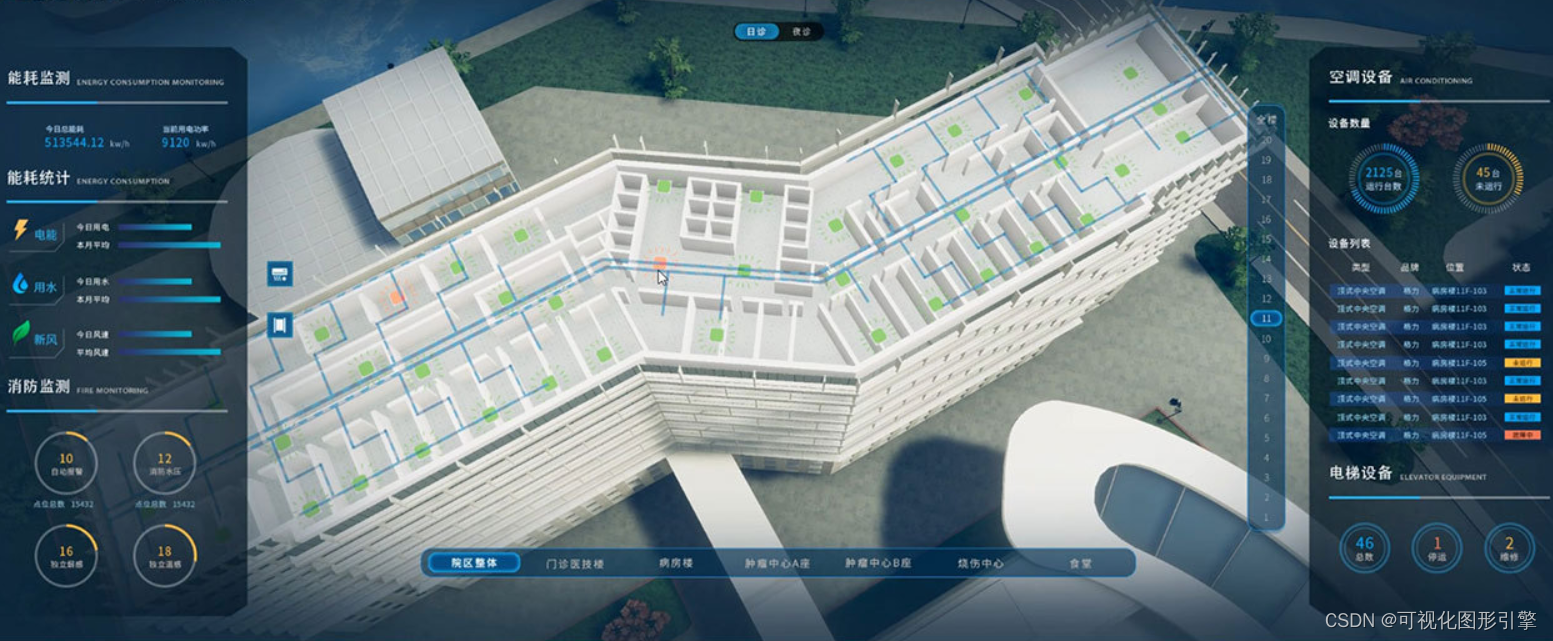Image resolution: width=1553 pixels, height=641 pixels.
Task: Show the 食堂 canteen view
Action: point(1080,563)
